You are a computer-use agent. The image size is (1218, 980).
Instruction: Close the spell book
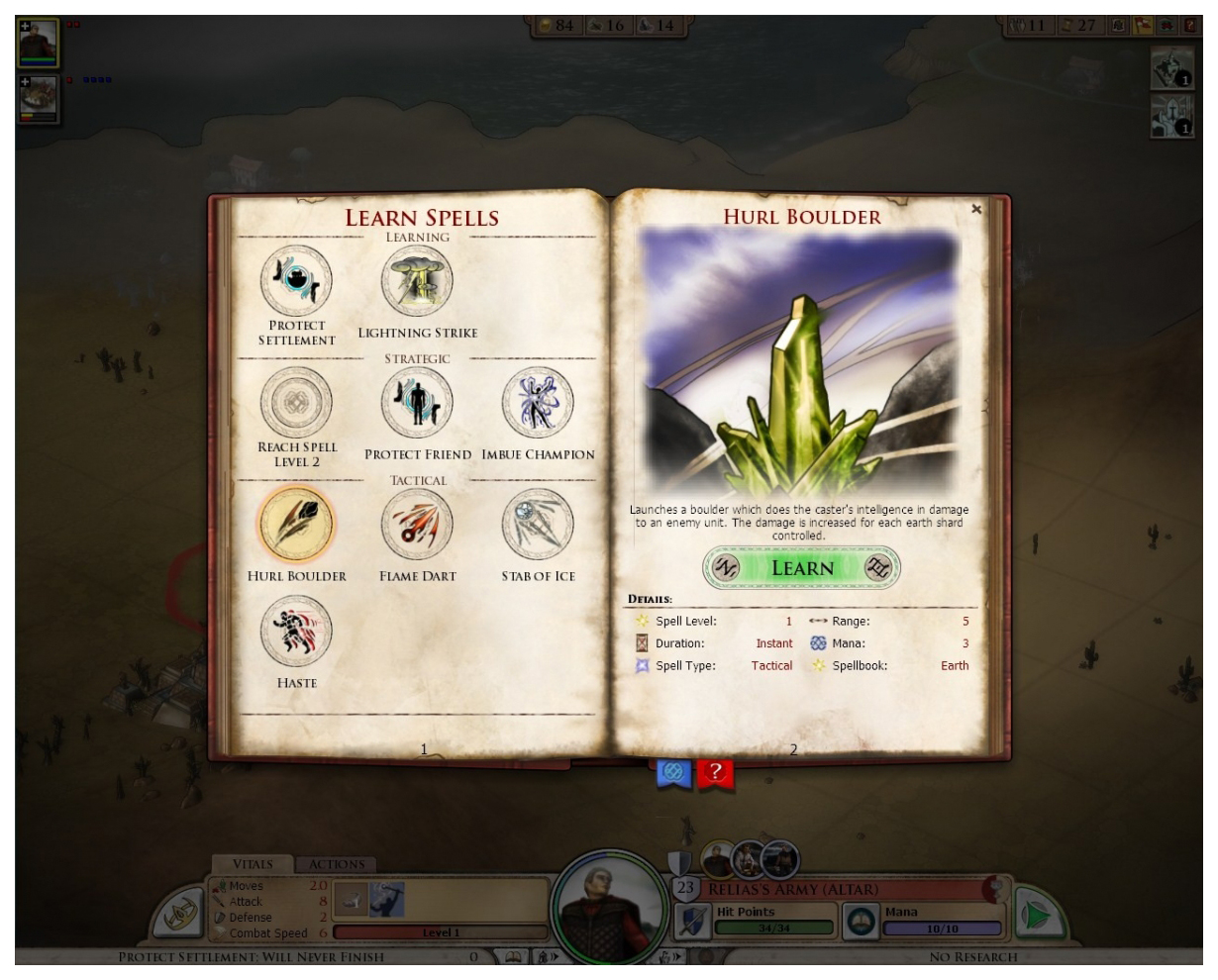click(976, 209)
